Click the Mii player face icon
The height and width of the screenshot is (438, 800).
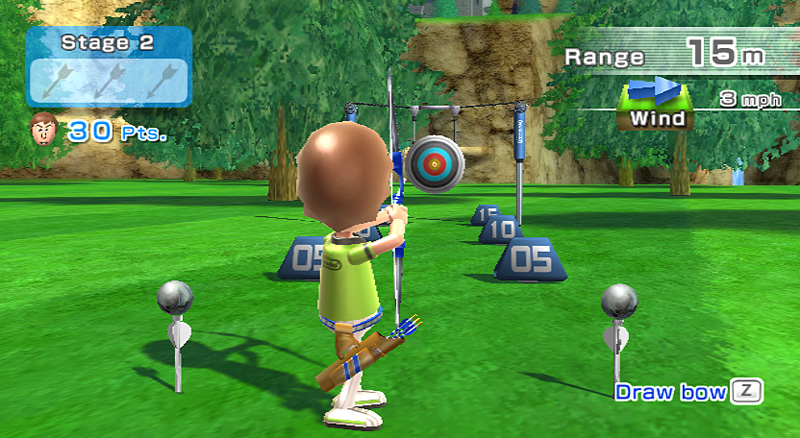coord(42,129)
